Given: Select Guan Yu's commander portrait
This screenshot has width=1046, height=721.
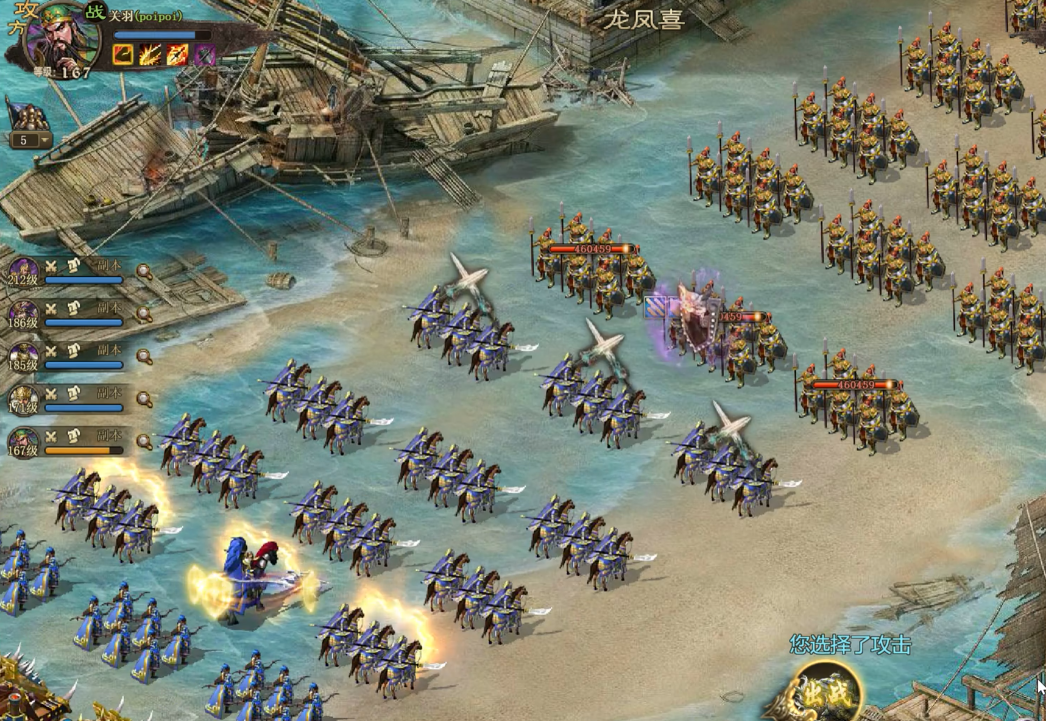Looking at the screenshot, I should point(62,38).
